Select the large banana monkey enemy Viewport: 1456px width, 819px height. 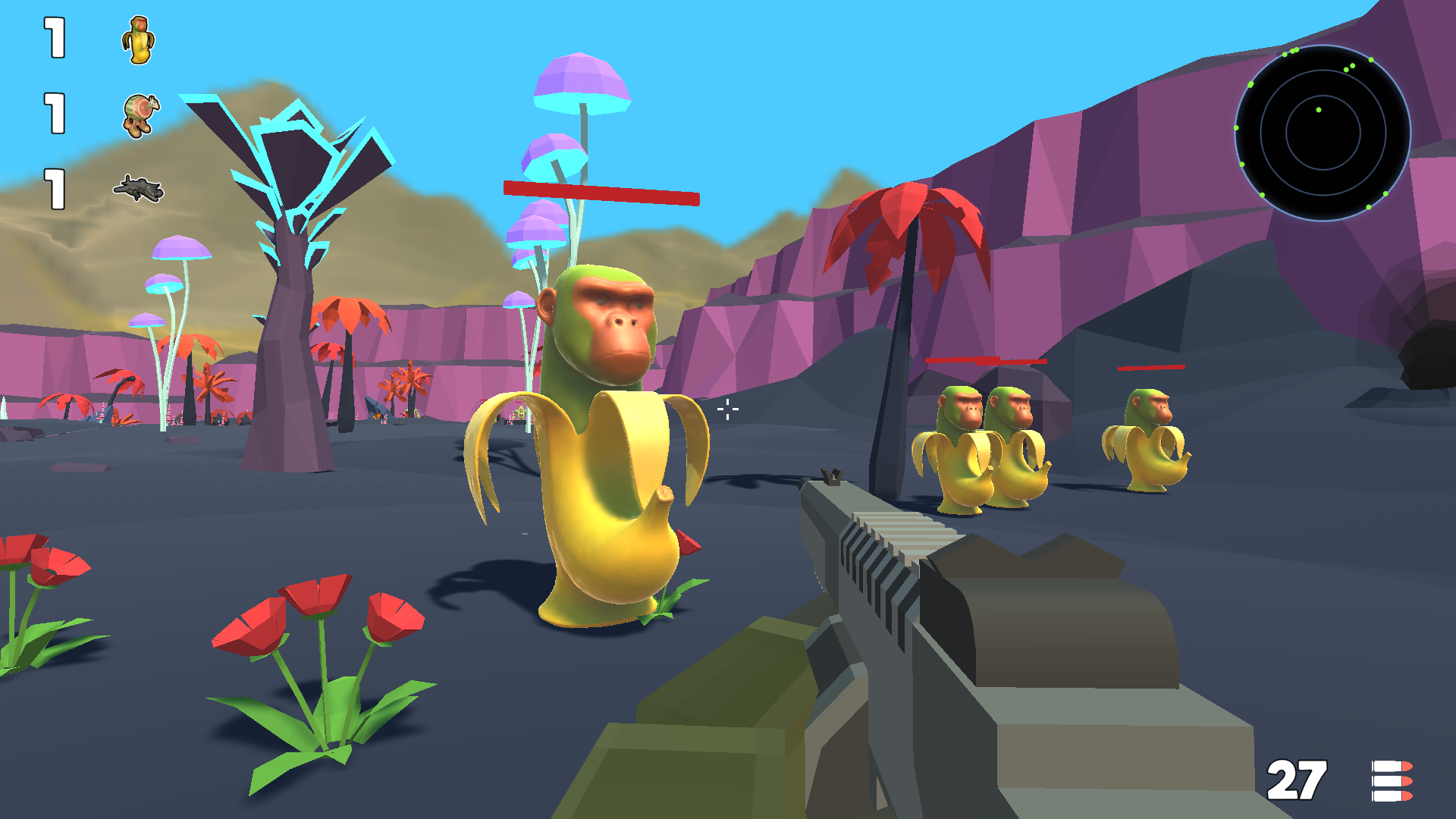[599, 455]
